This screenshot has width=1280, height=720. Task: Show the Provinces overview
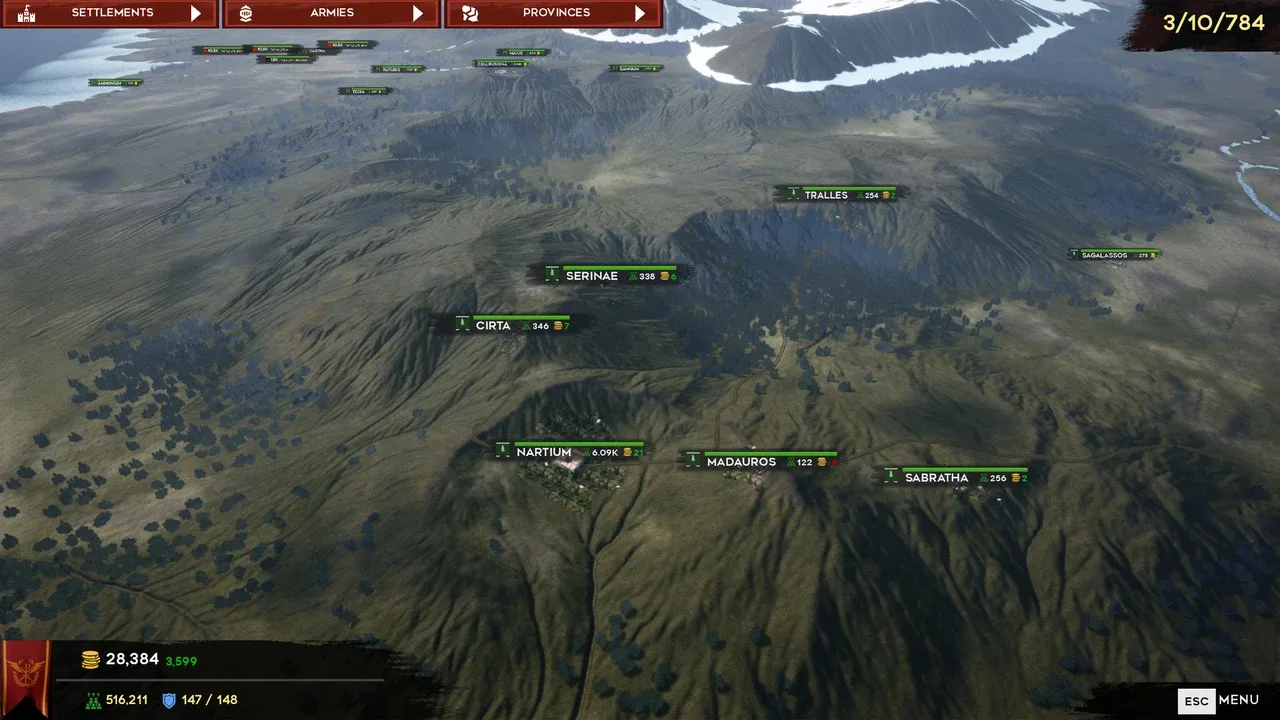pyautogui.click(x=554, y=13)
